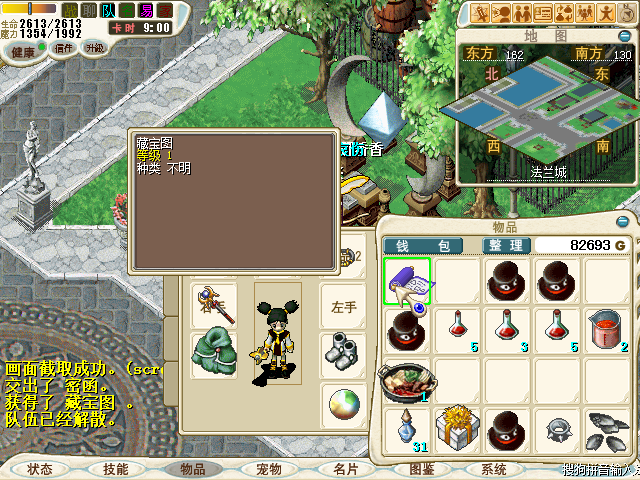Select the red measuring beaker item

coord(607,330)
